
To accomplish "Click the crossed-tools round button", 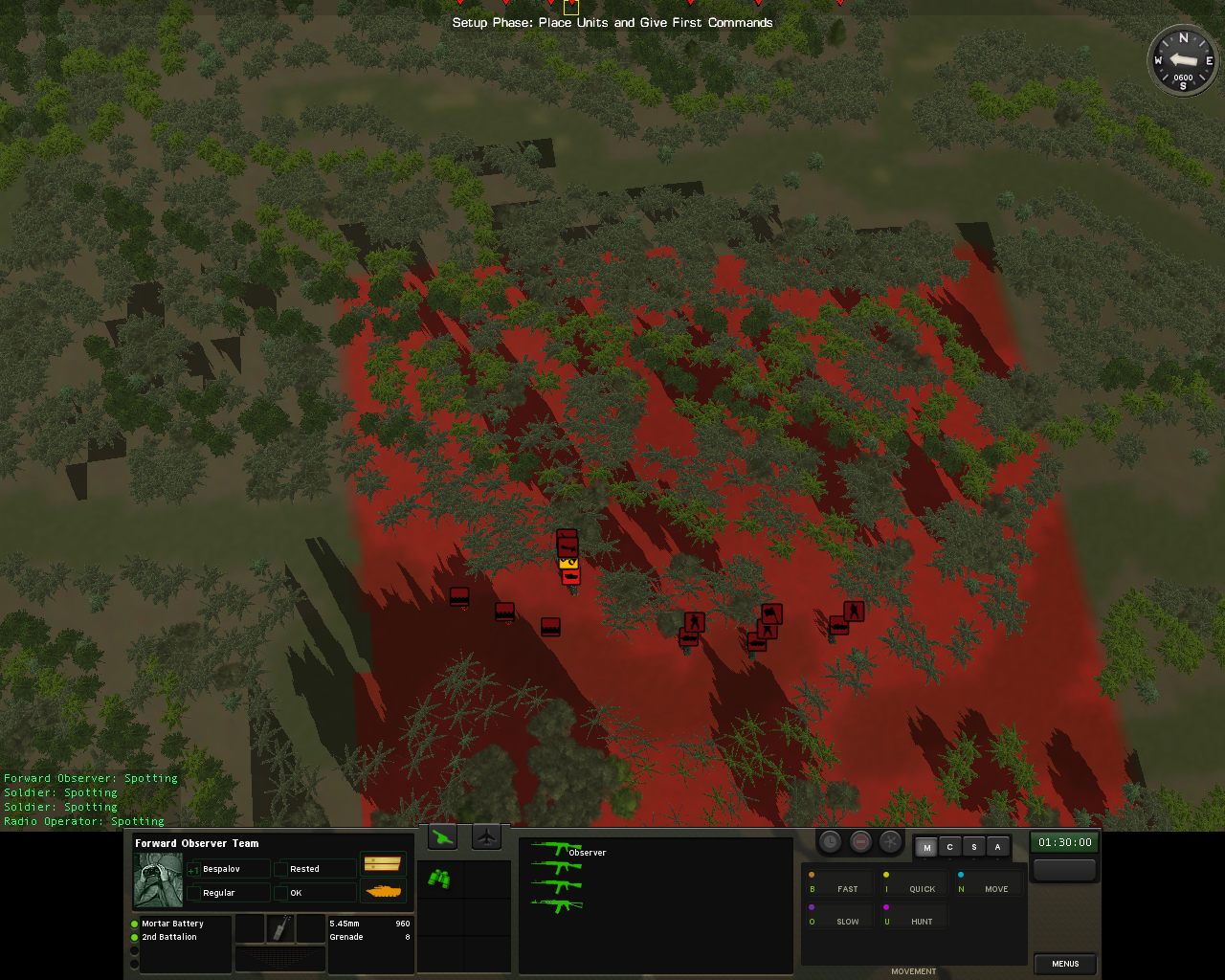I will (891, 841).
